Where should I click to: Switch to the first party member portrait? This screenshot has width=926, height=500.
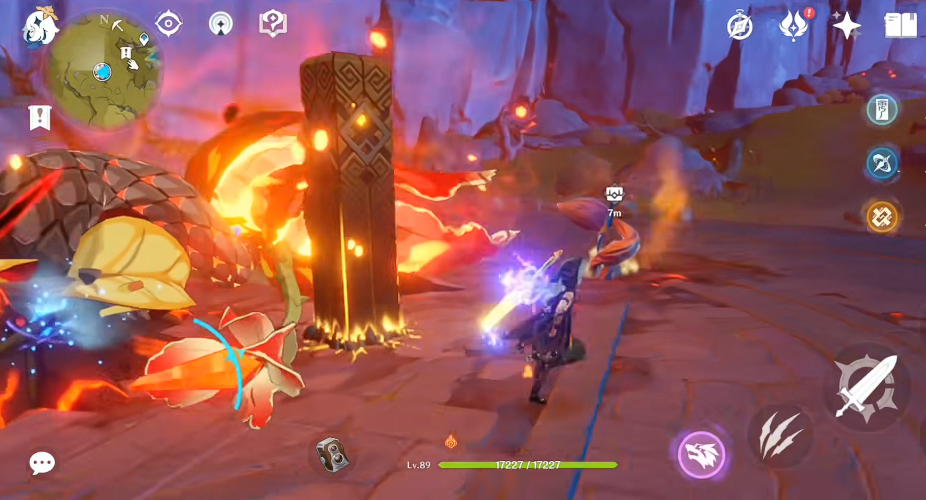pyautogui.click(x=882, y=110)
